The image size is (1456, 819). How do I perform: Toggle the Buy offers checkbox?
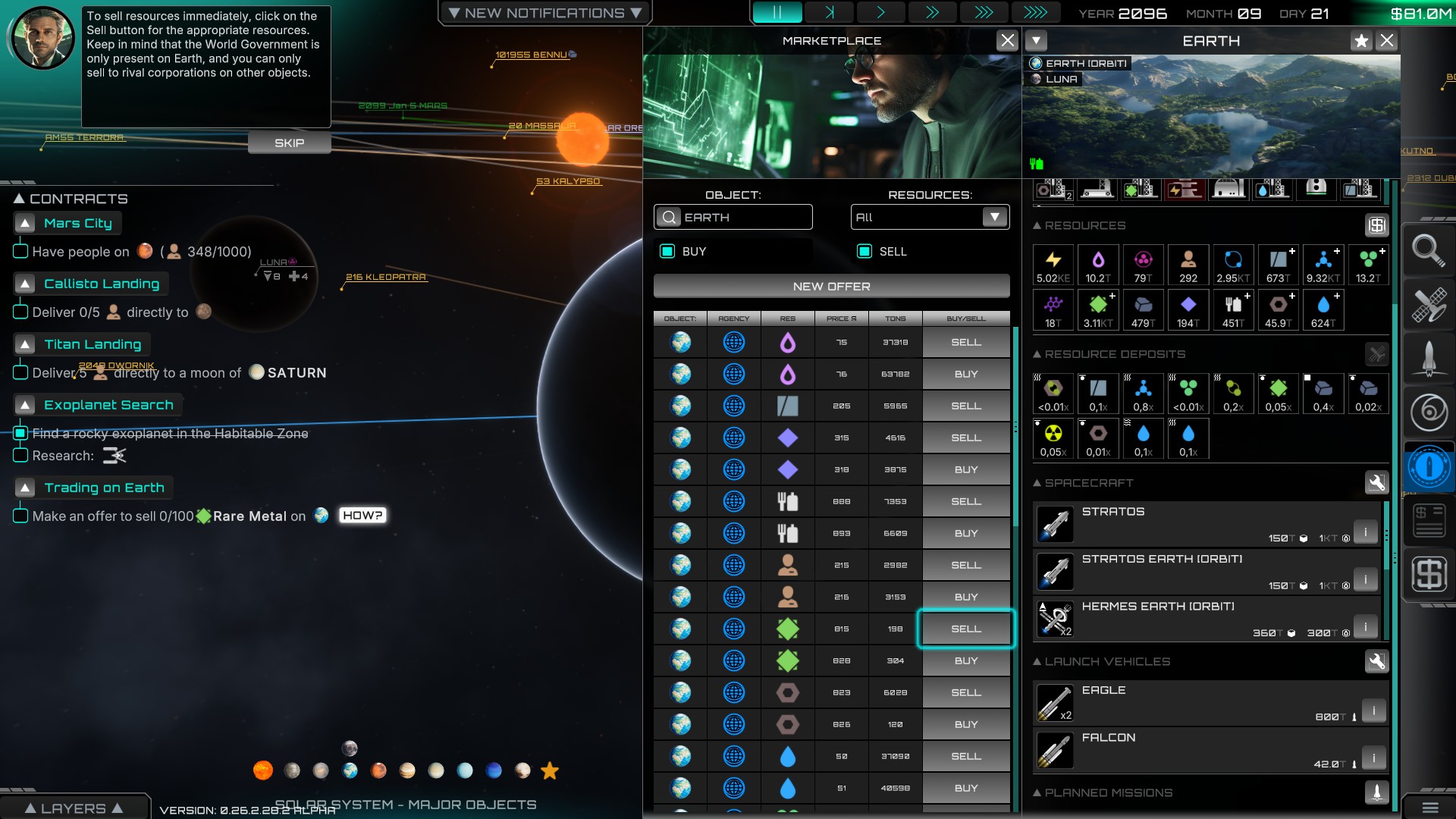pos(667,252)
